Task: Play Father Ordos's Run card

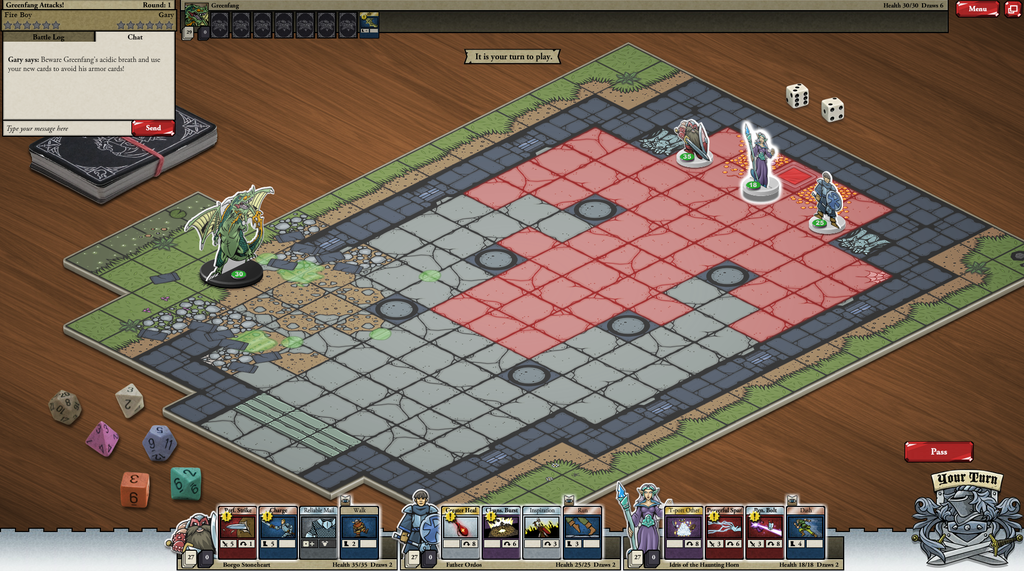Action: pyautogui.click(x=582, y=532)
